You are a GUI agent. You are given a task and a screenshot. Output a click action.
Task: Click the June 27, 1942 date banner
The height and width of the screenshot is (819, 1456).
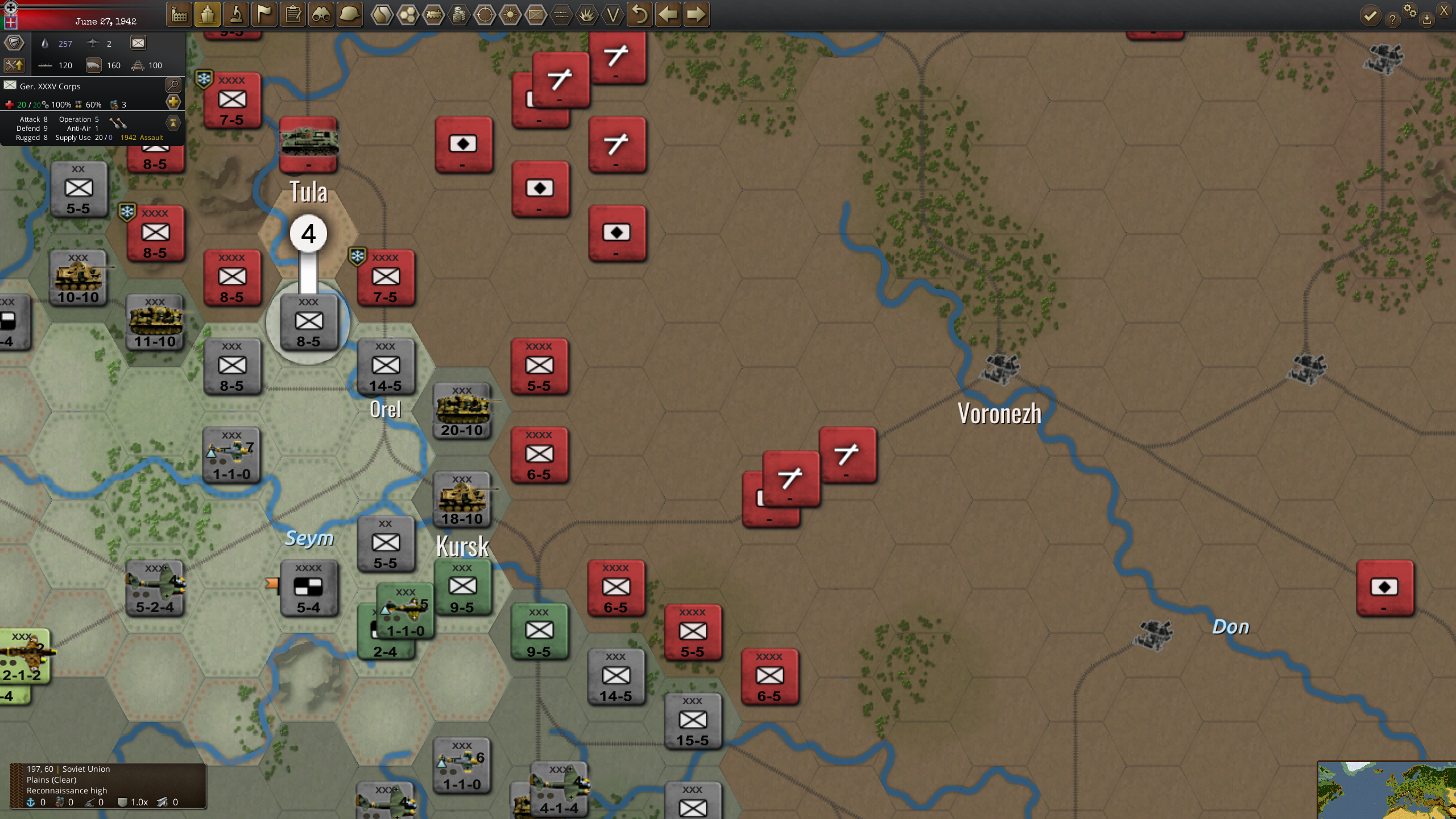tap(106, 21)
